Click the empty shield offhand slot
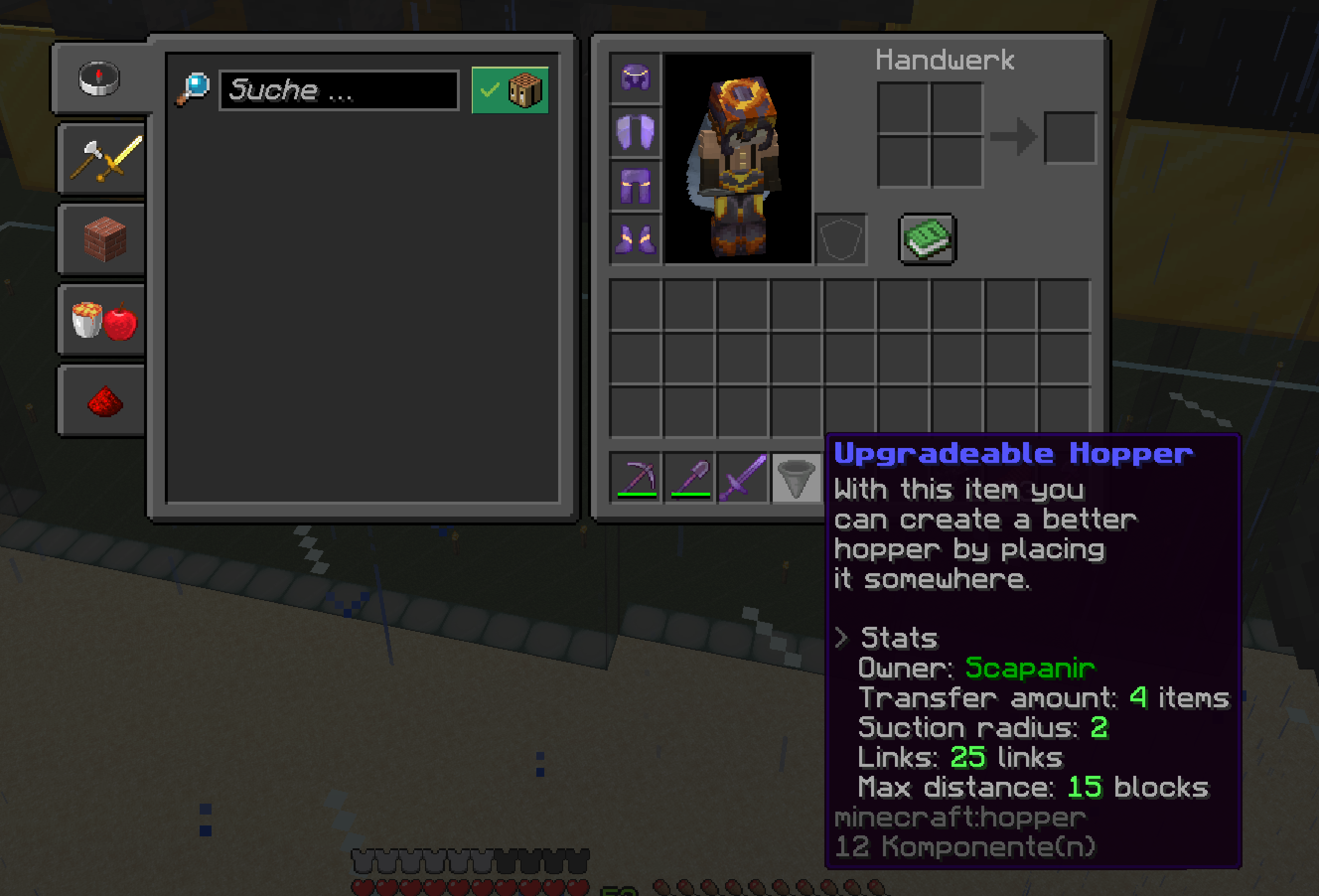 [841, 239]
